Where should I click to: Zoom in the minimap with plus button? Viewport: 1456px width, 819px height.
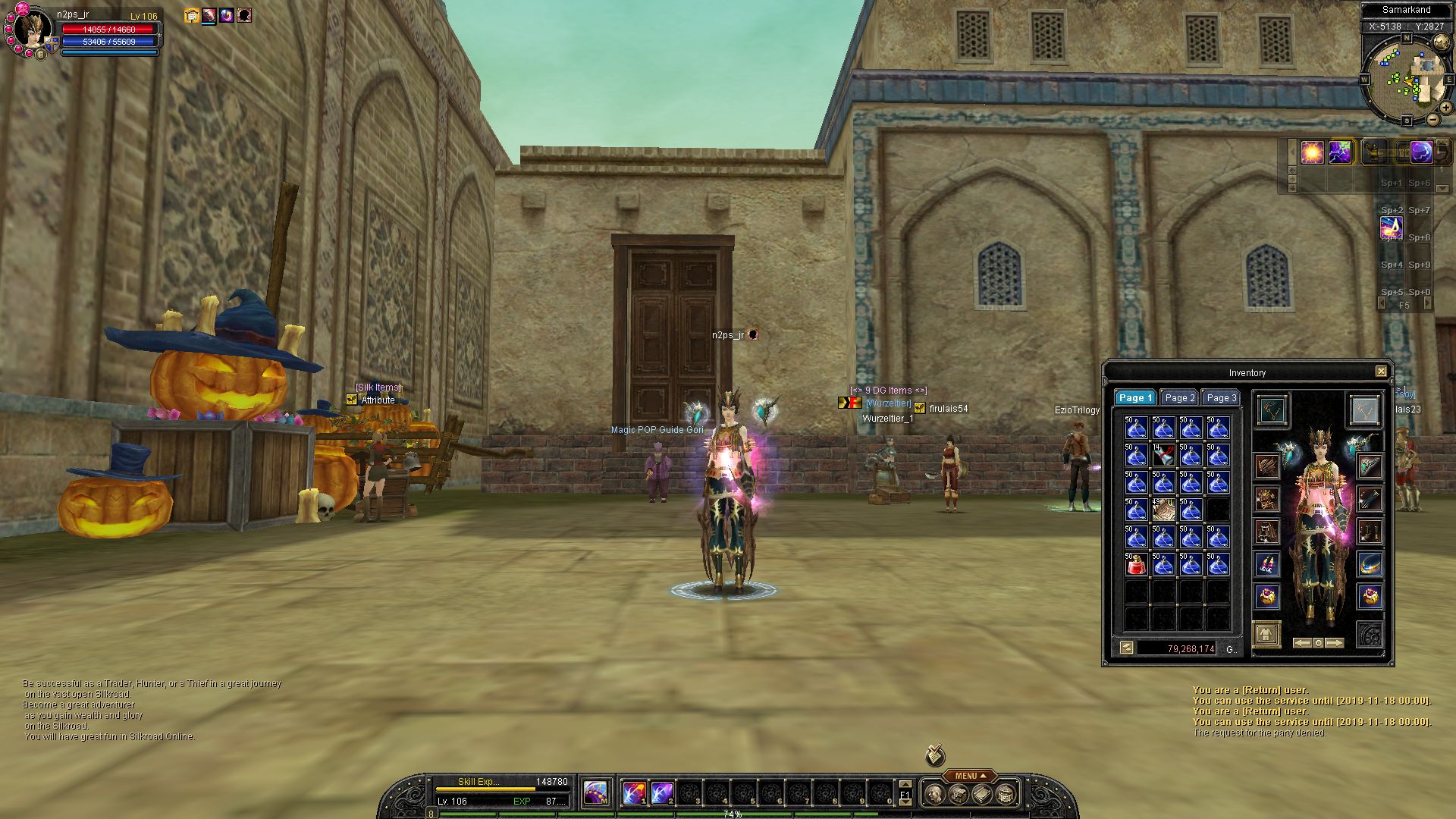1446,108
